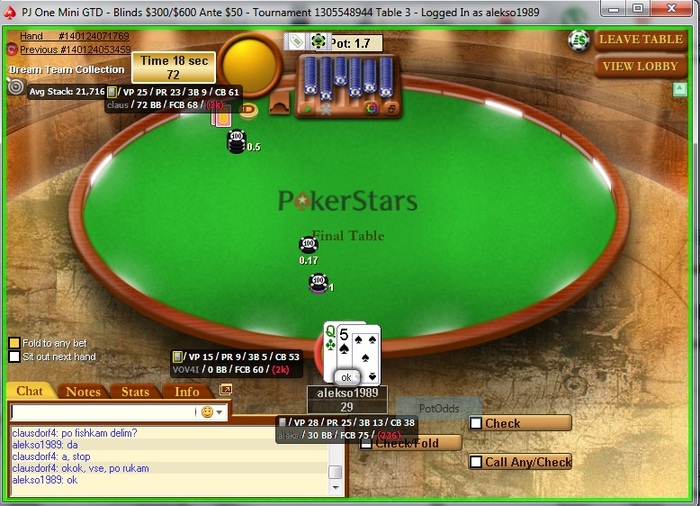Toggle the Fold to any bet checkbox
This screenshot has width=700, height=506.
tap(14, 343)
